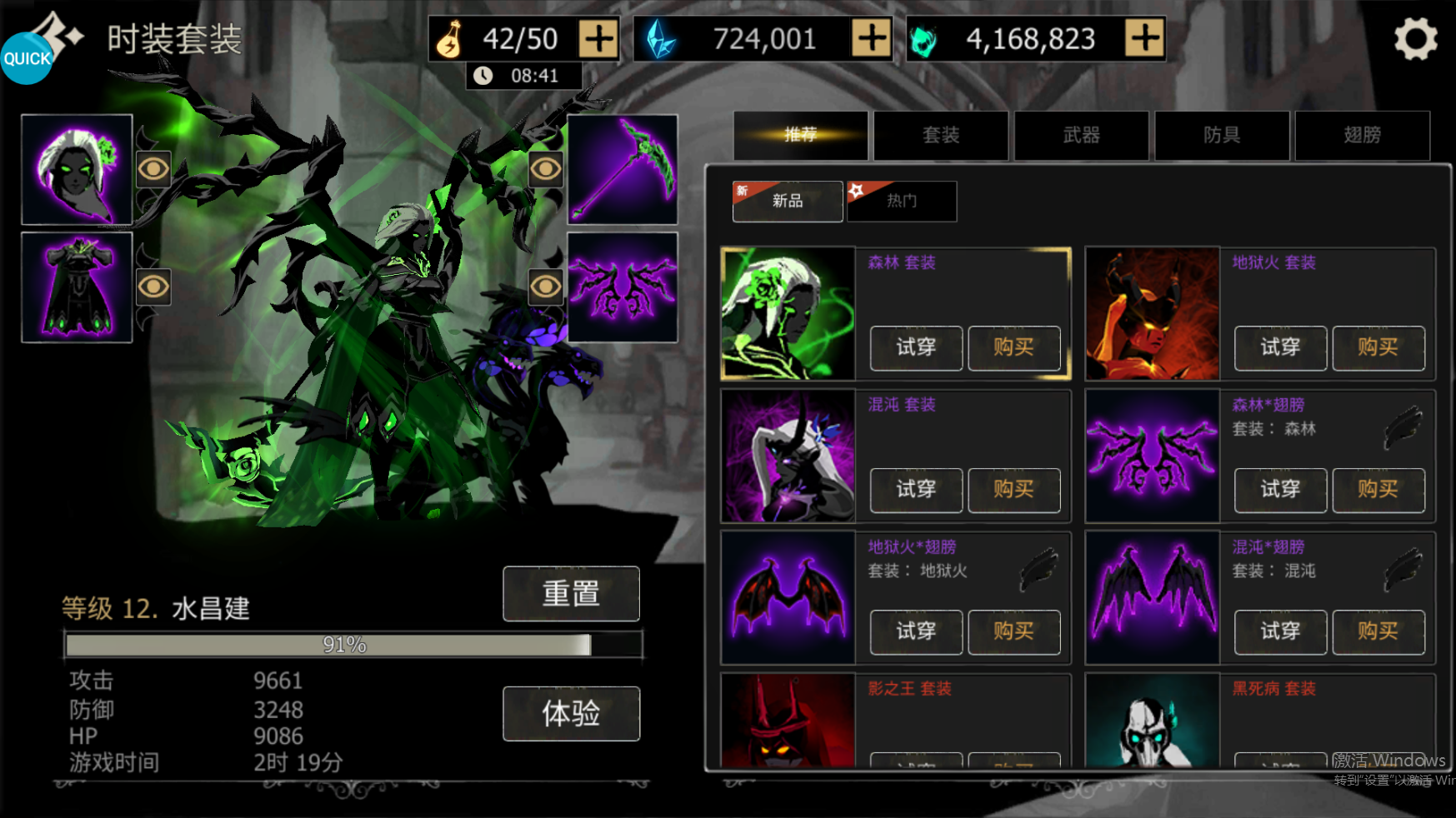Add more stamina potions with plus
The image size is (1456, 818).
point(598,39)
